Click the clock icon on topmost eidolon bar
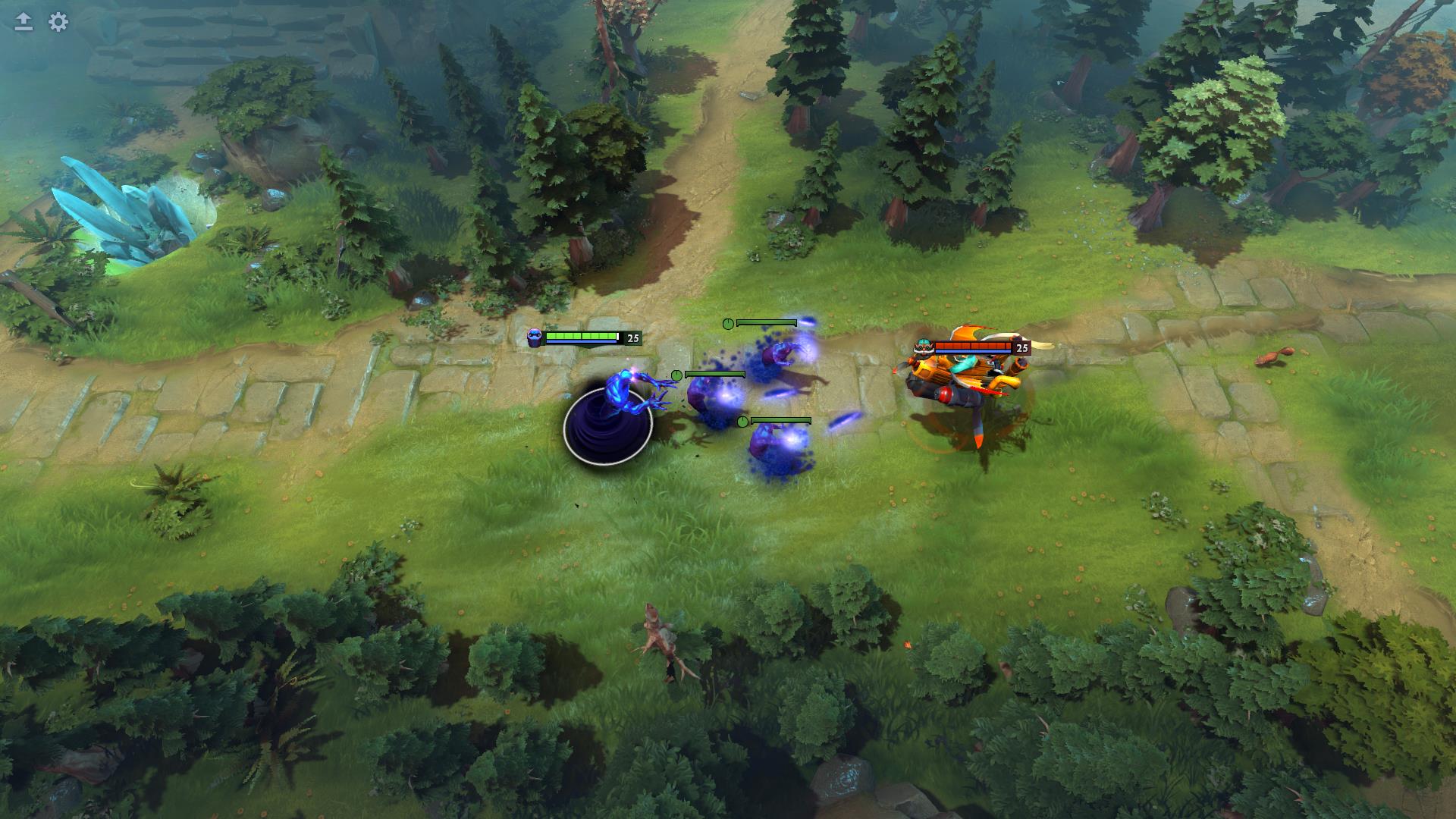Screen dimensions: 1456x819 point(727,323)
